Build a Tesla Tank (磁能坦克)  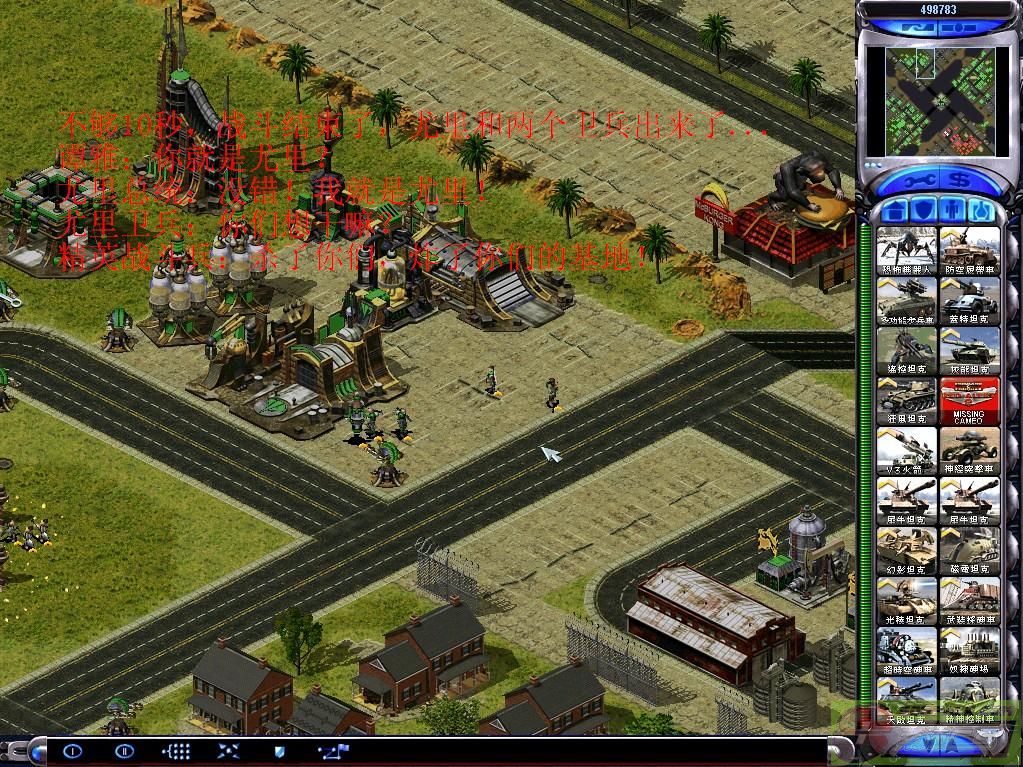tap(969, 550)
